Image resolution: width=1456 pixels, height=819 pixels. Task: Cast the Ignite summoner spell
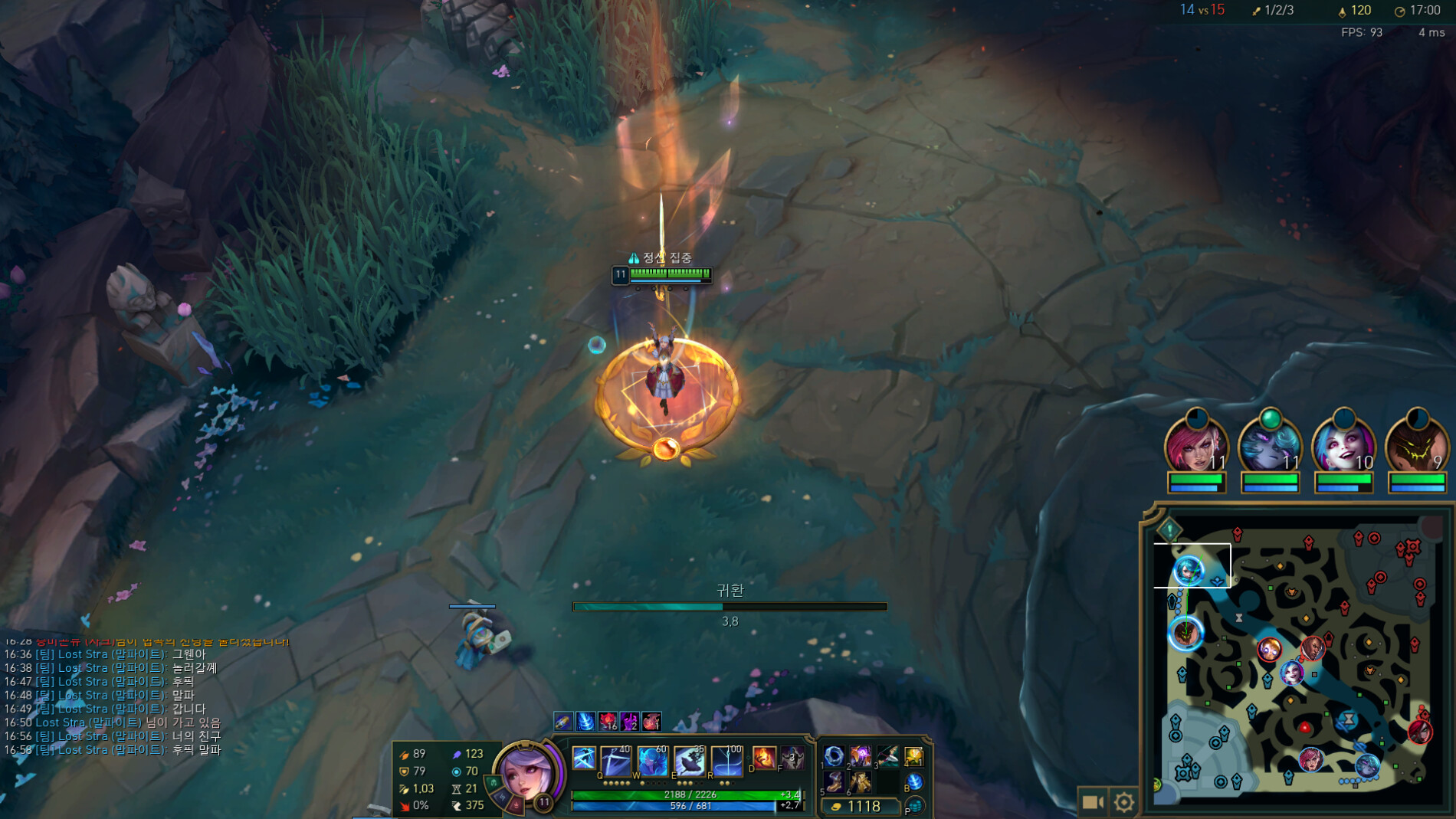(764, 758)
